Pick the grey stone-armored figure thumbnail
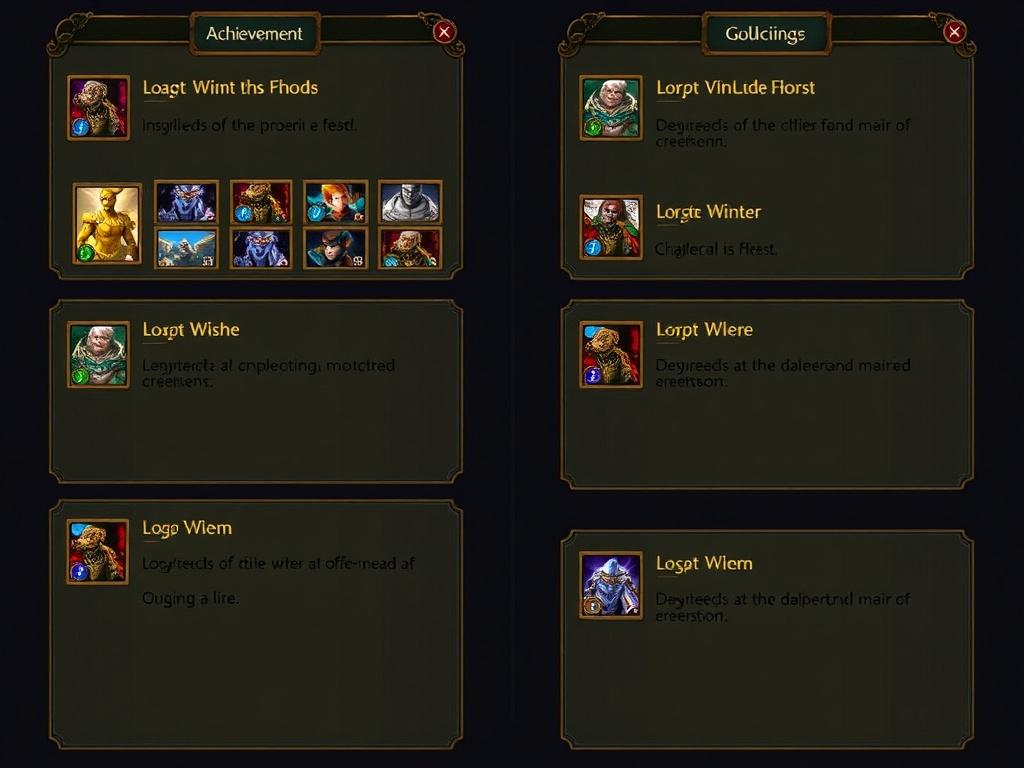Image resolution: width=1024 pixels, height=768 pixels. (x=410, y=201)
